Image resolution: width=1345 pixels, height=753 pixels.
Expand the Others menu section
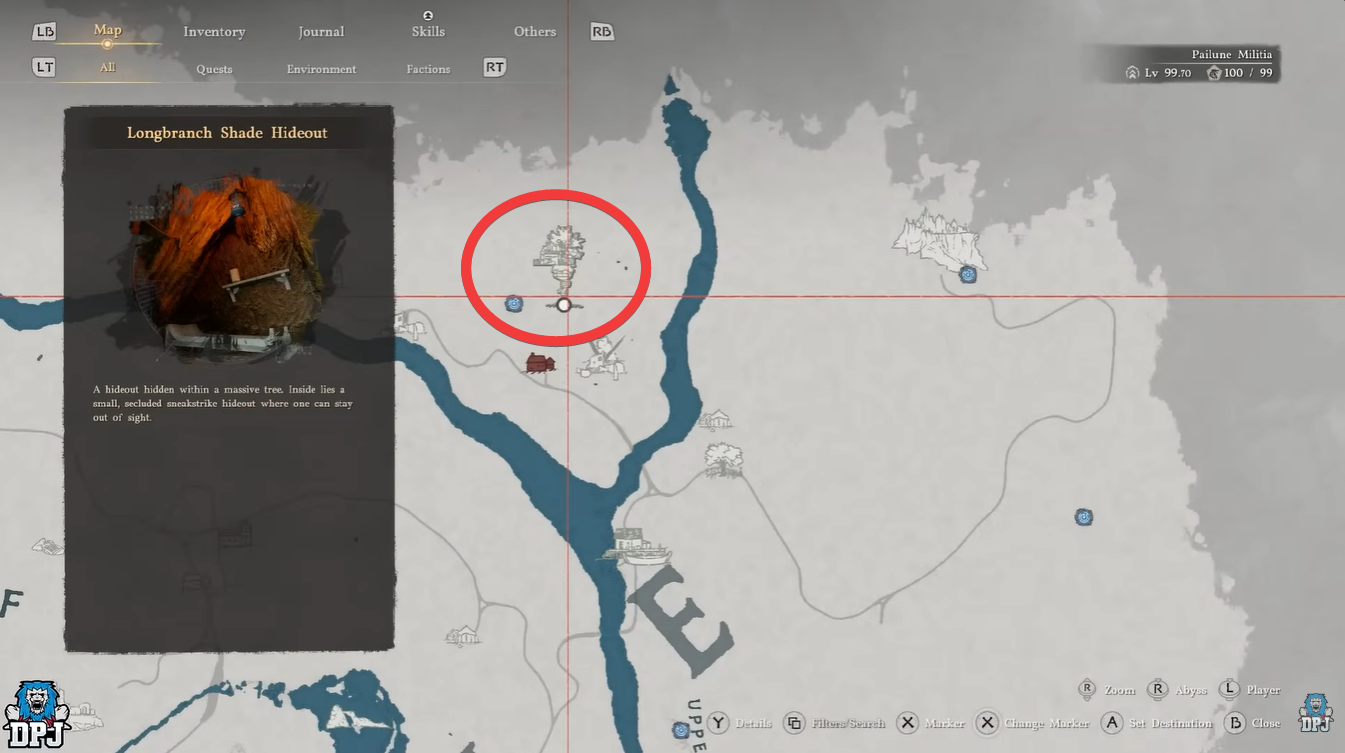pos(534,31)
